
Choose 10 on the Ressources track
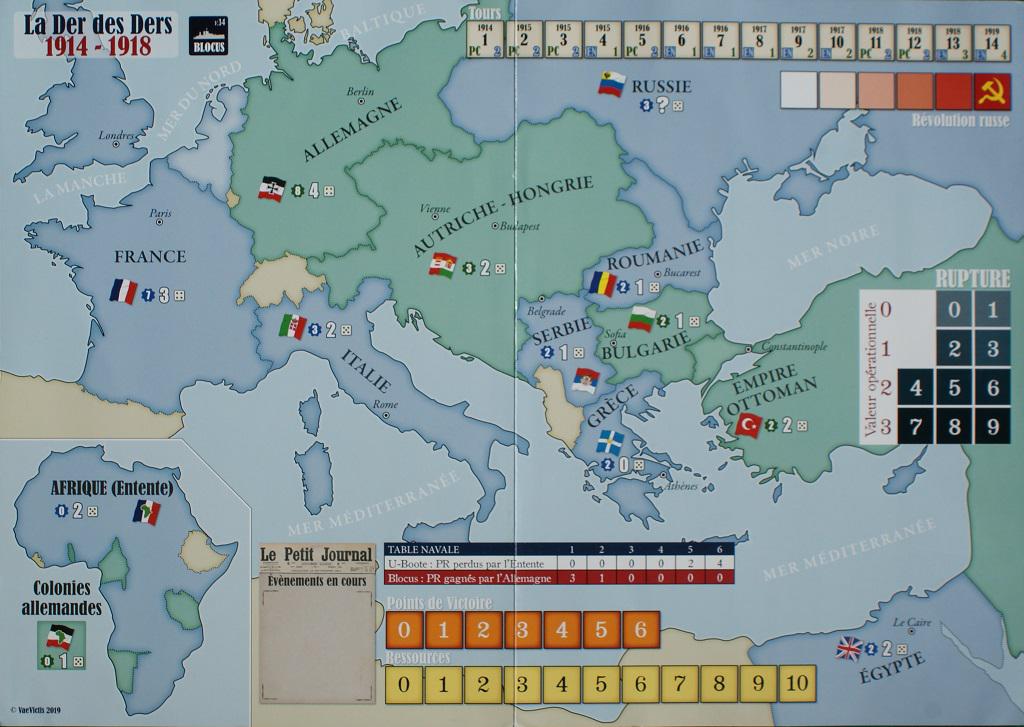795,684
